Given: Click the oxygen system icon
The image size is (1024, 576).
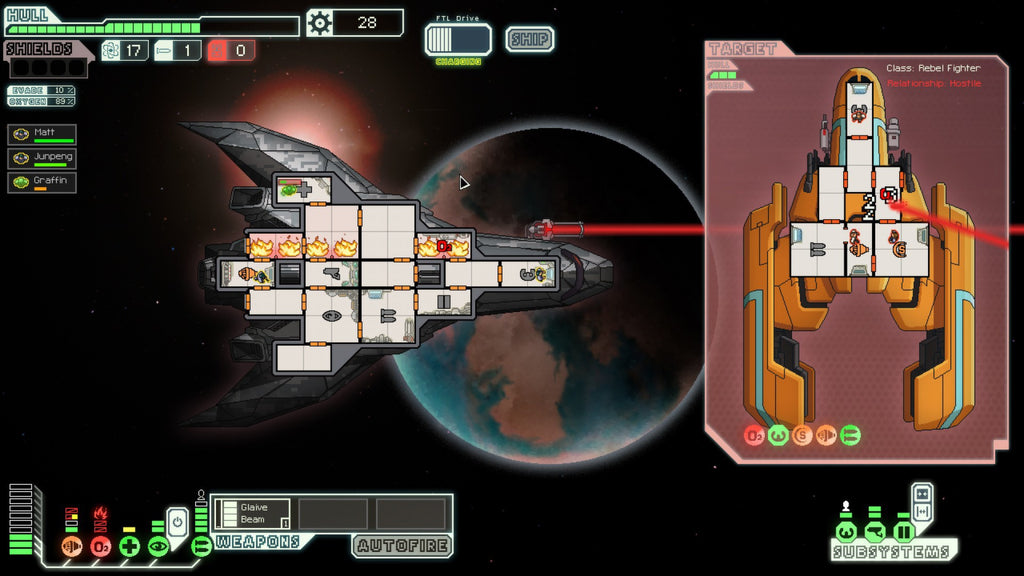Looking at the screenshot, I should (x=100, y=546).
